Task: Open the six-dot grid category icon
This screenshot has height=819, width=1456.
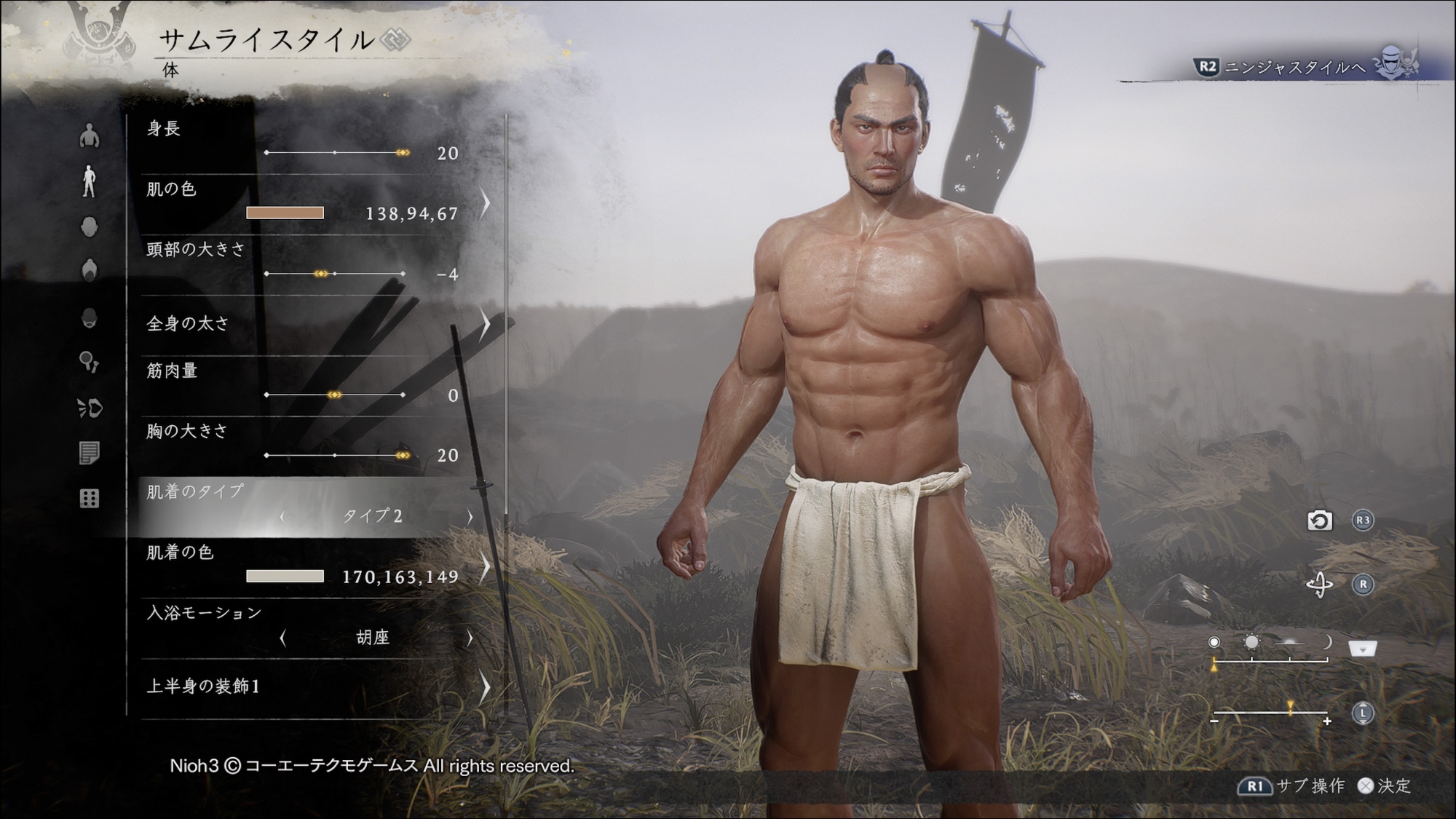Action: [89, 499]
